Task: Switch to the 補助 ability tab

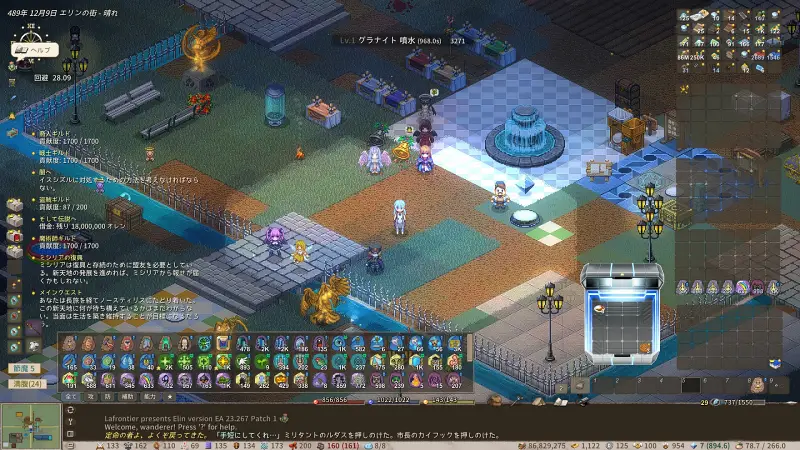Action: point(126,397)
